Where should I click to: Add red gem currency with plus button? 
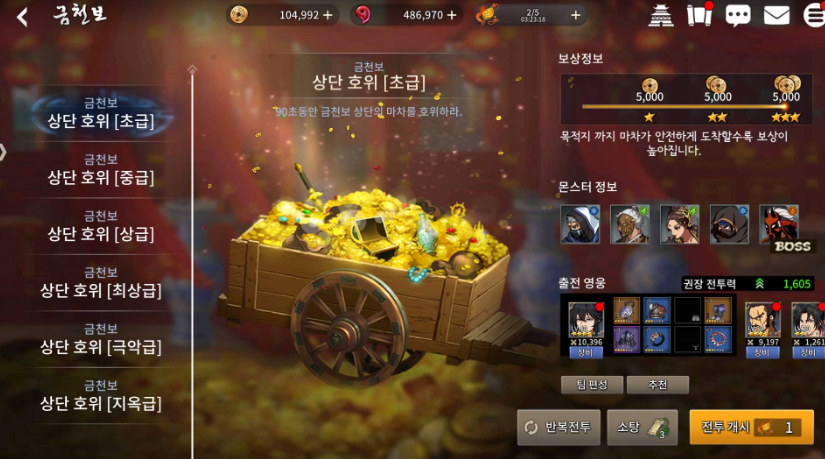pos(451,15)
